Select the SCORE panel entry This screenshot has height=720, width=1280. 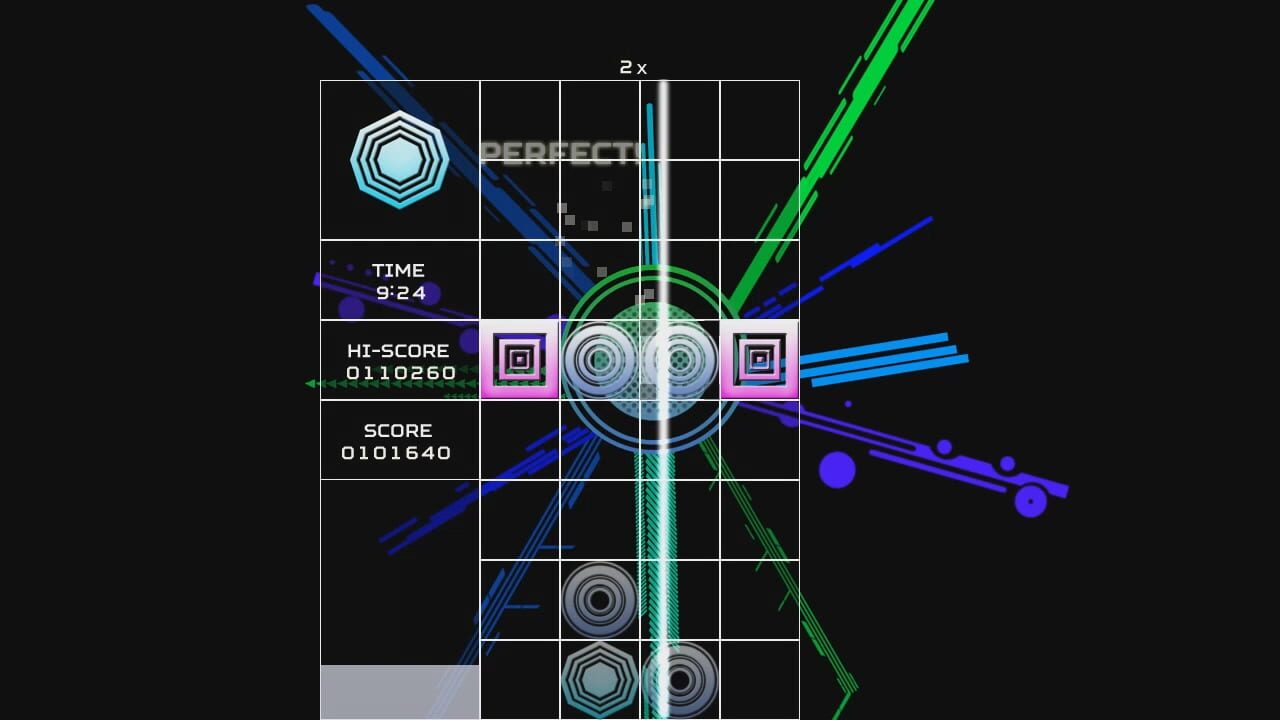399,441
